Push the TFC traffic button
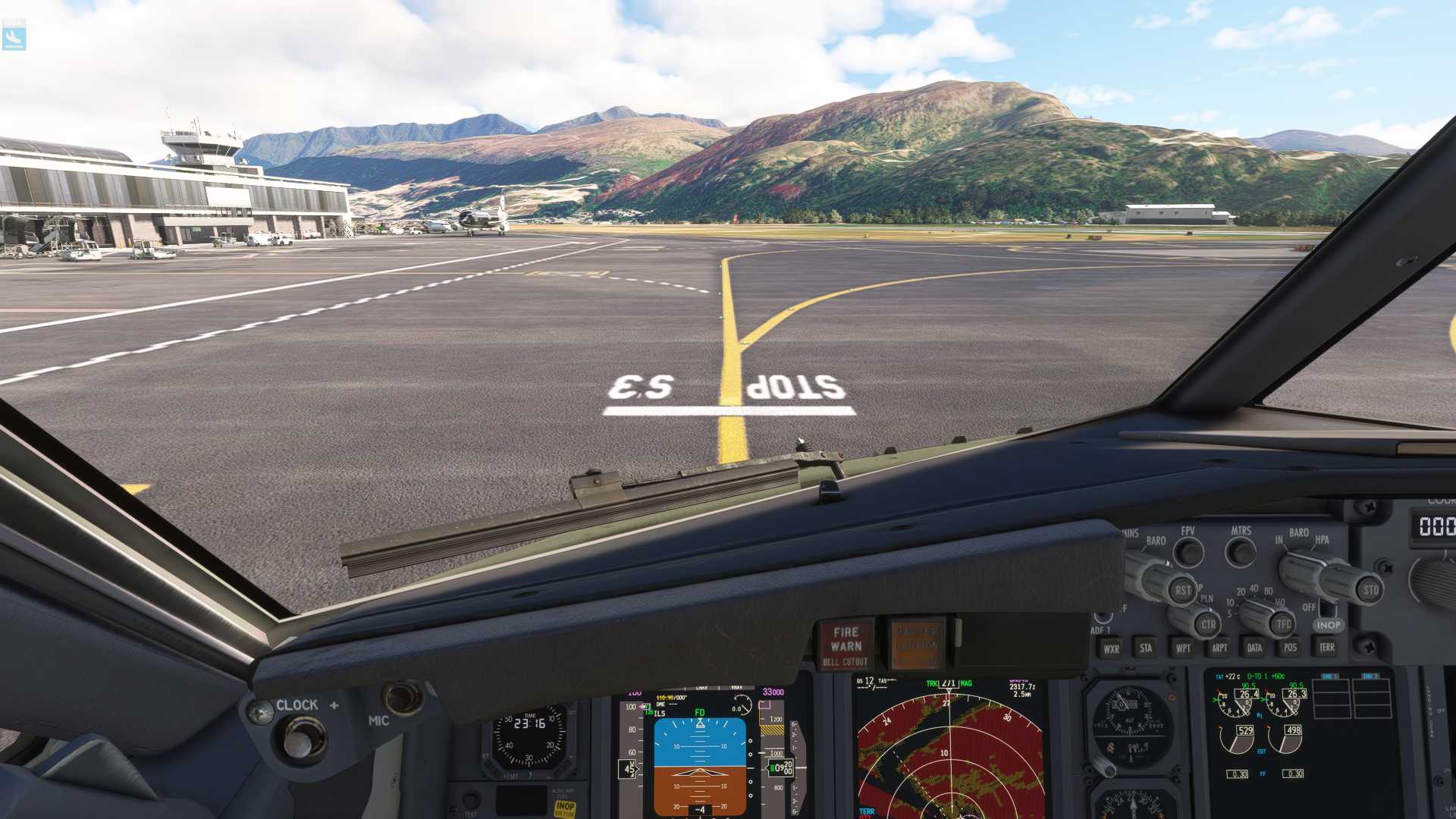 click(1283, 624)
